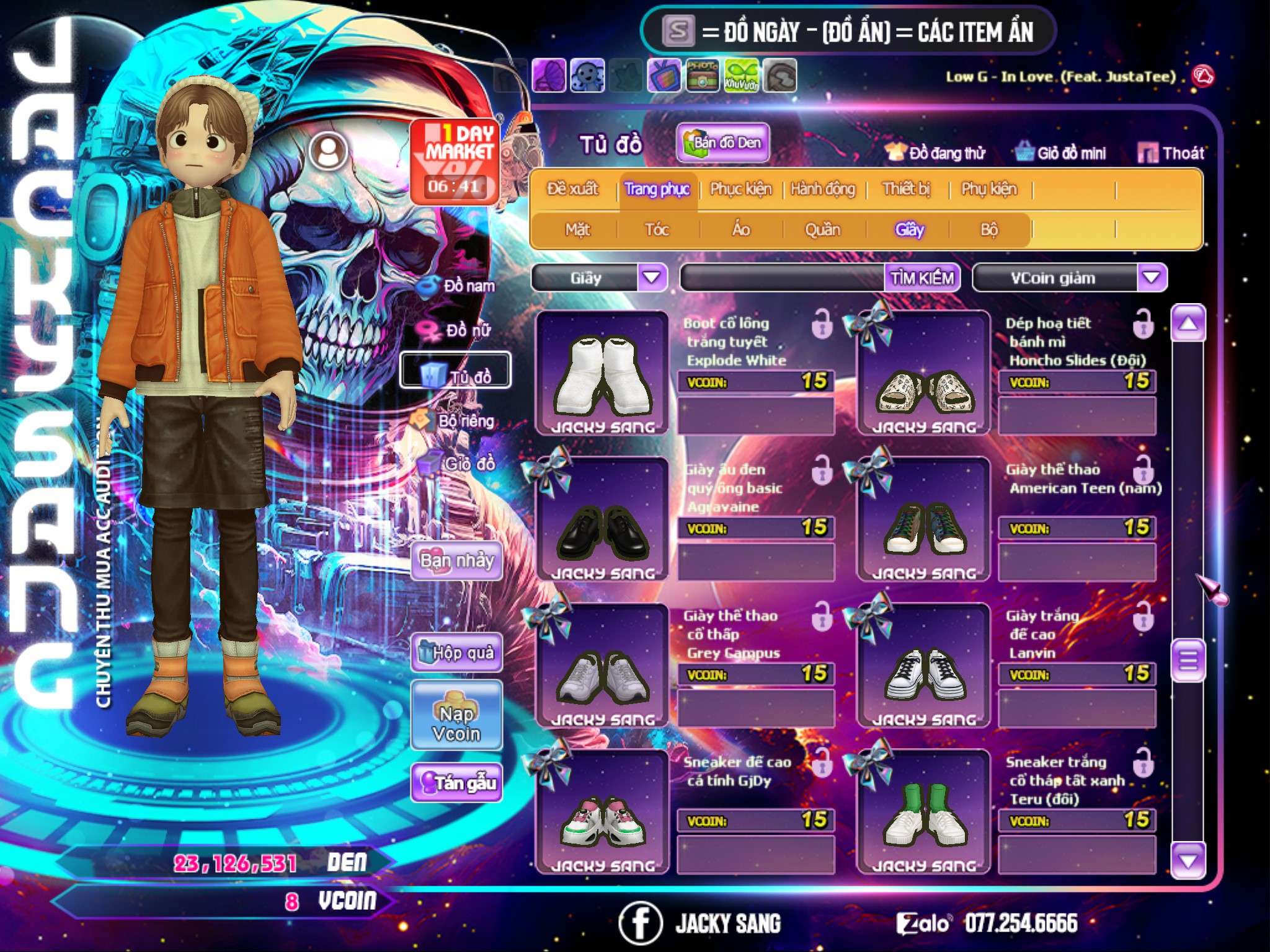
Task: Pick the black Agravaine dress shoes
Action: [x=602, y=521]
